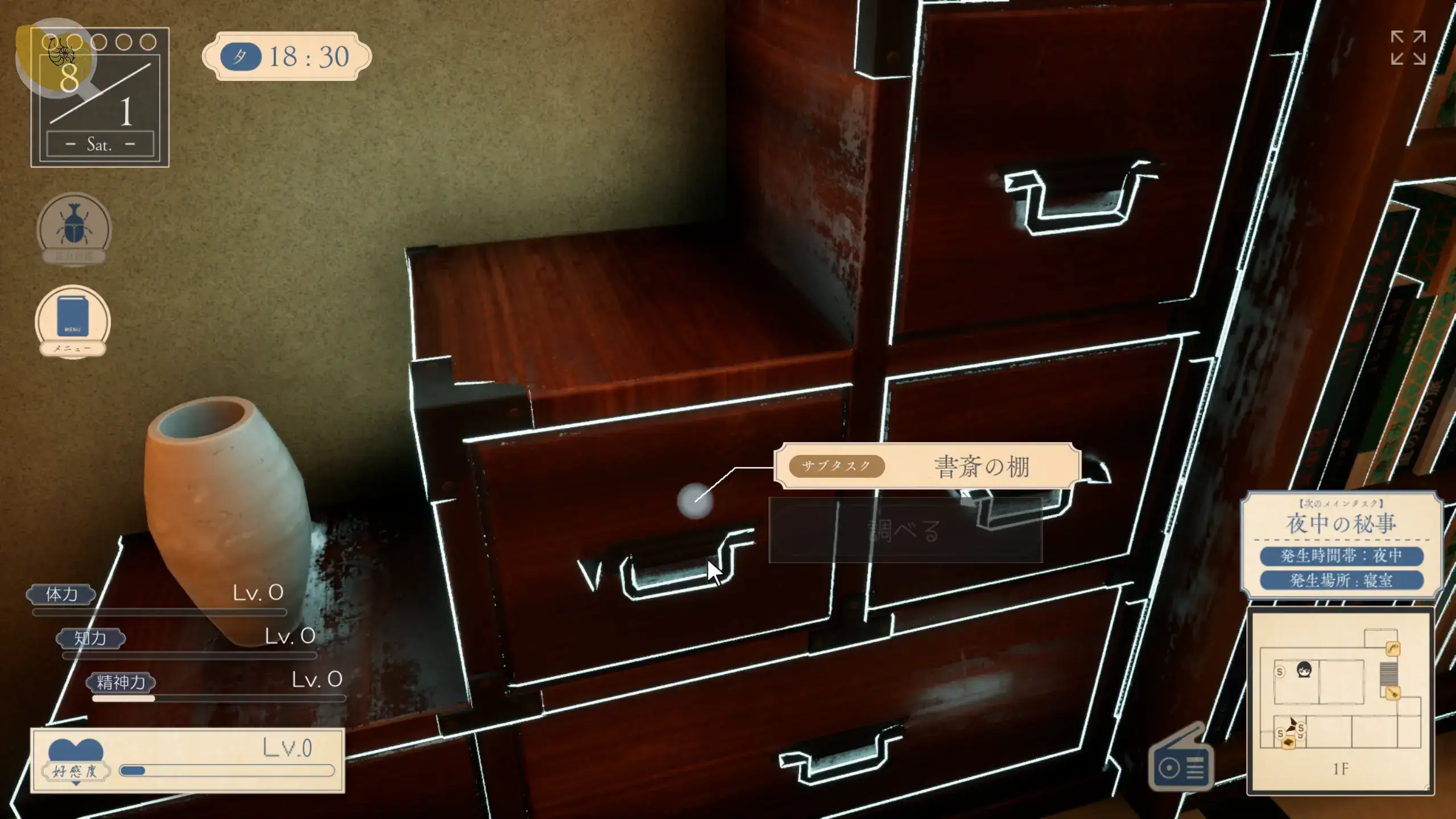This screenshot has height=819, width=1456.
Task: Open the radio icon
Action: [x=1181, y=761]
